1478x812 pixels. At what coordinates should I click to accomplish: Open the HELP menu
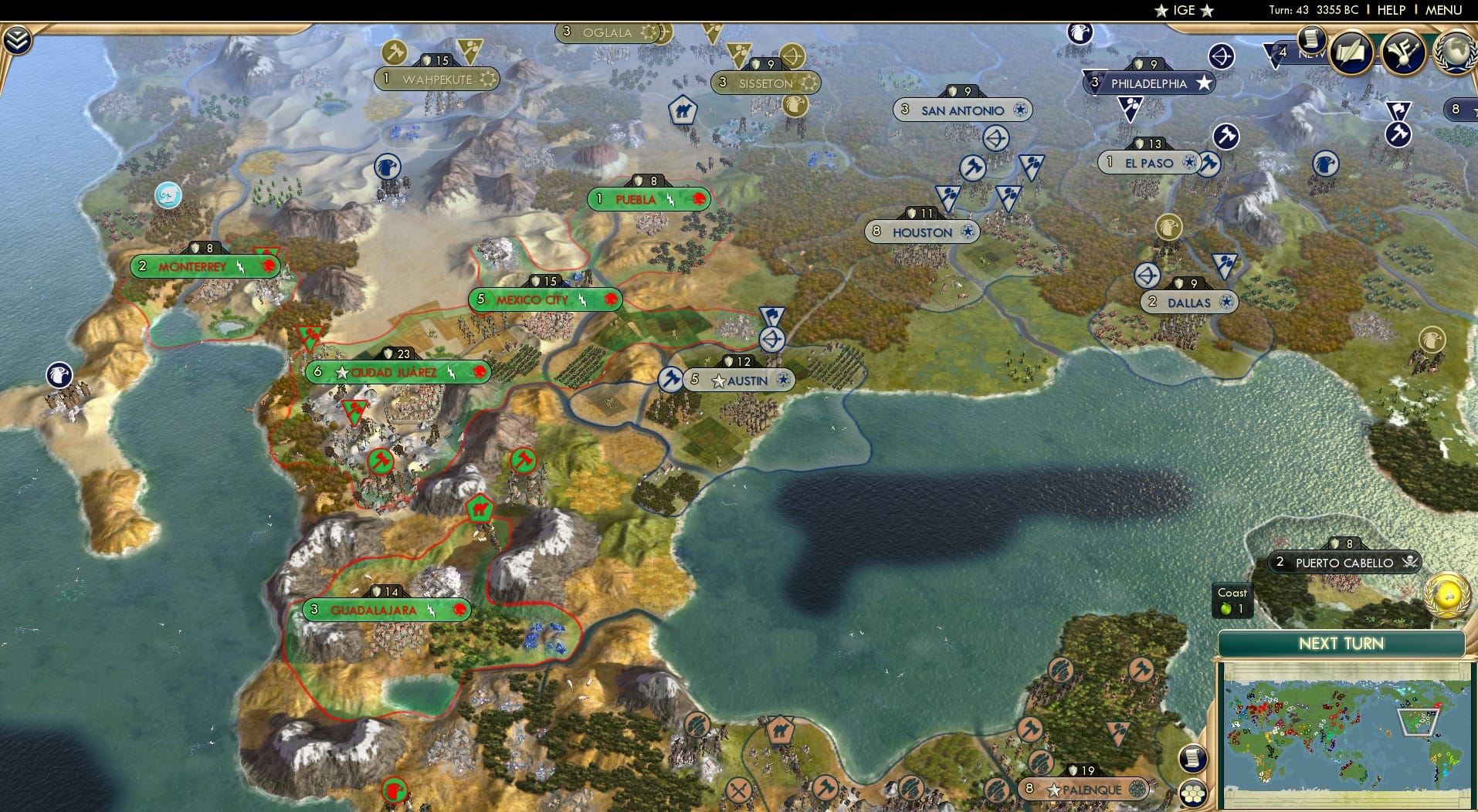pyautogui.click(x=1391, y=10)
